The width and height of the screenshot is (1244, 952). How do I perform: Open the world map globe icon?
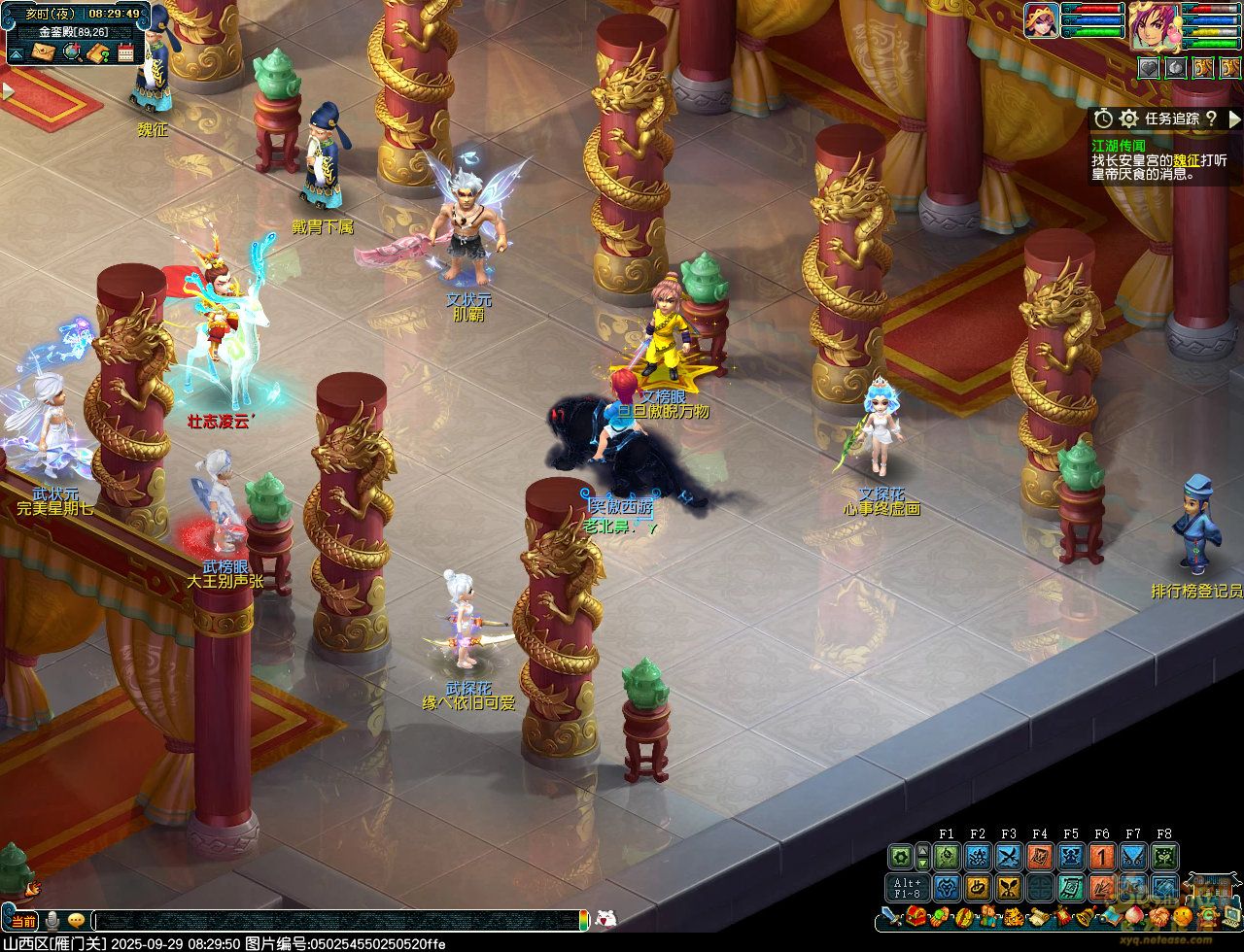point(71,51)
